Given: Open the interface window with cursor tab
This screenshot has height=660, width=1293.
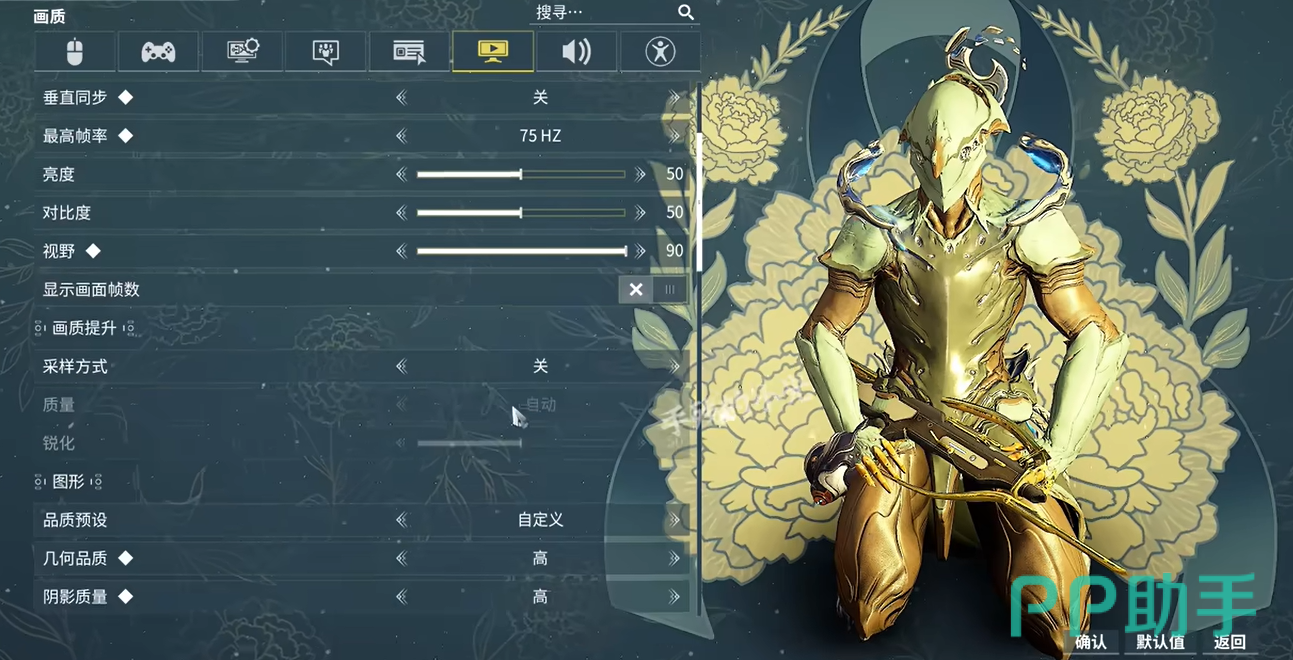Looking at the screenshot, I should tap(409, 51).
